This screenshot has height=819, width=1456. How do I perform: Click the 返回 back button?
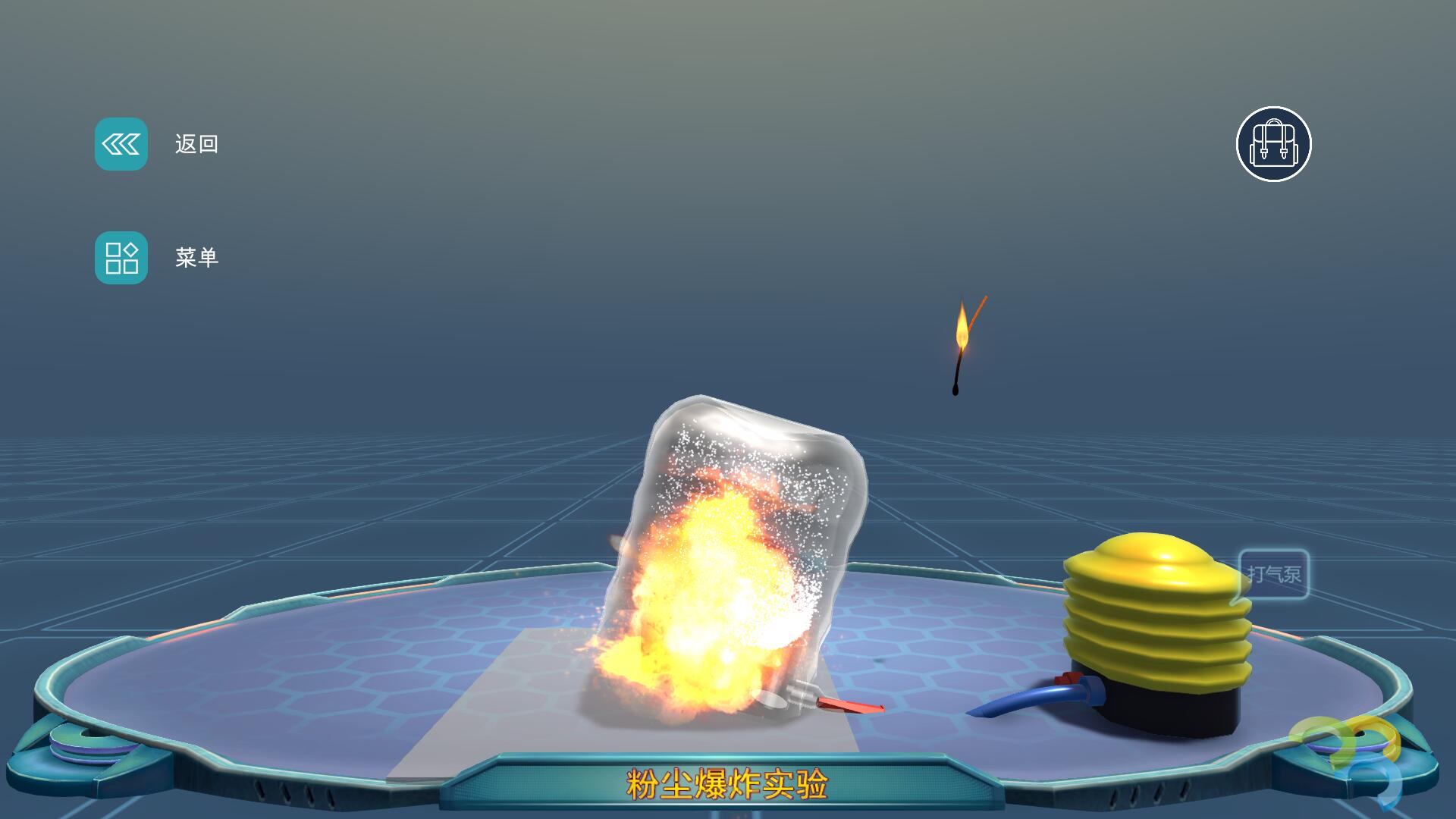[x=121, y=144]
